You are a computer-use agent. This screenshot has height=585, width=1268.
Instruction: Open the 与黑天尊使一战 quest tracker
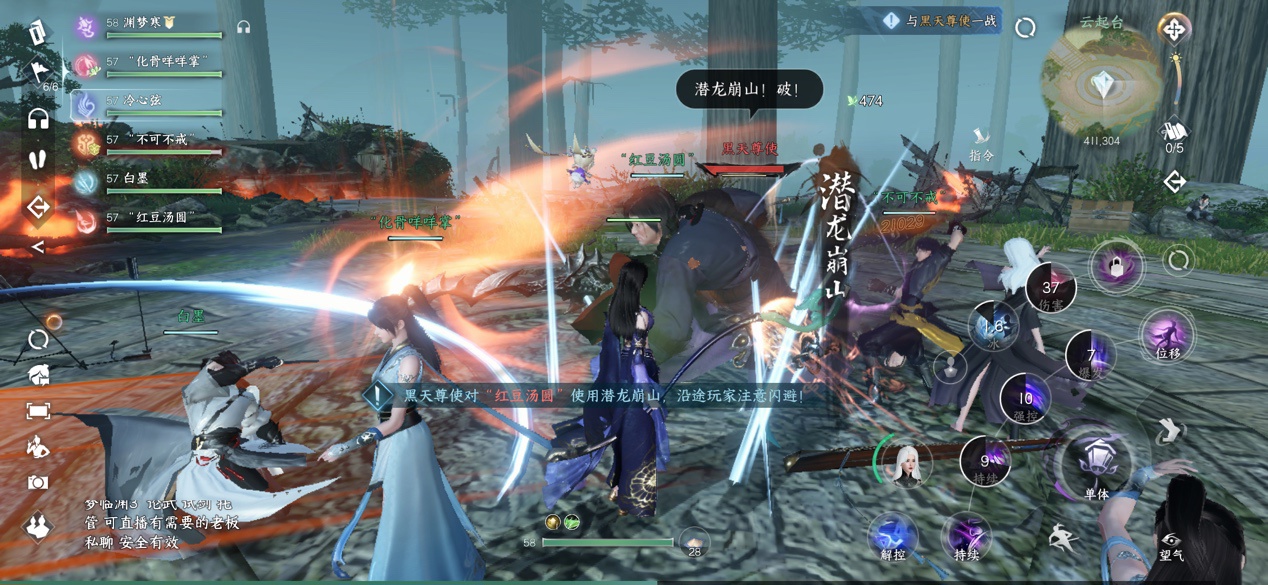(x=940, y=21)
